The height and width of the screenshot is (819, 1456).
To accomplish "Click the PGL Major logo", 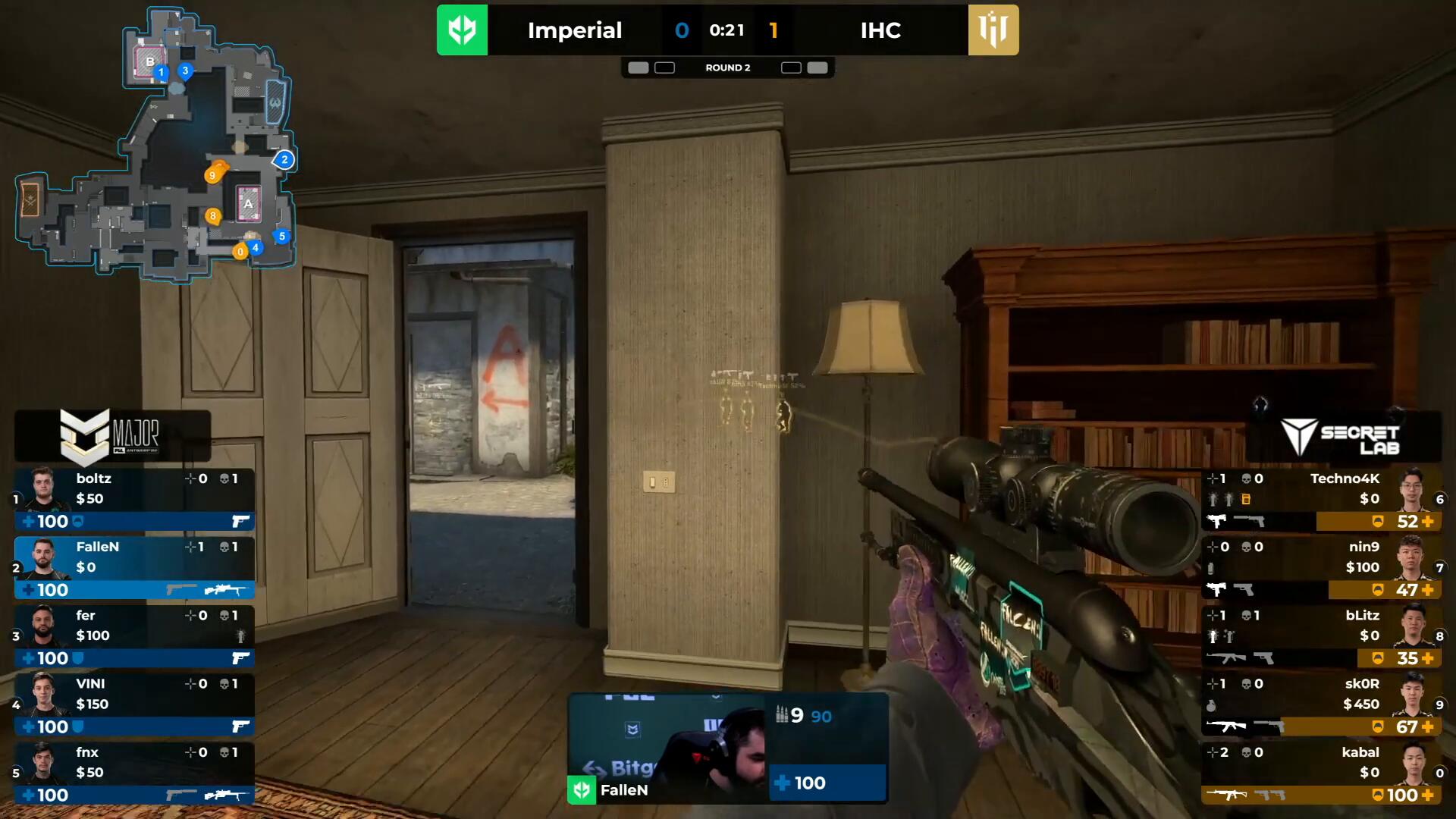I will (x=112, y=436).
